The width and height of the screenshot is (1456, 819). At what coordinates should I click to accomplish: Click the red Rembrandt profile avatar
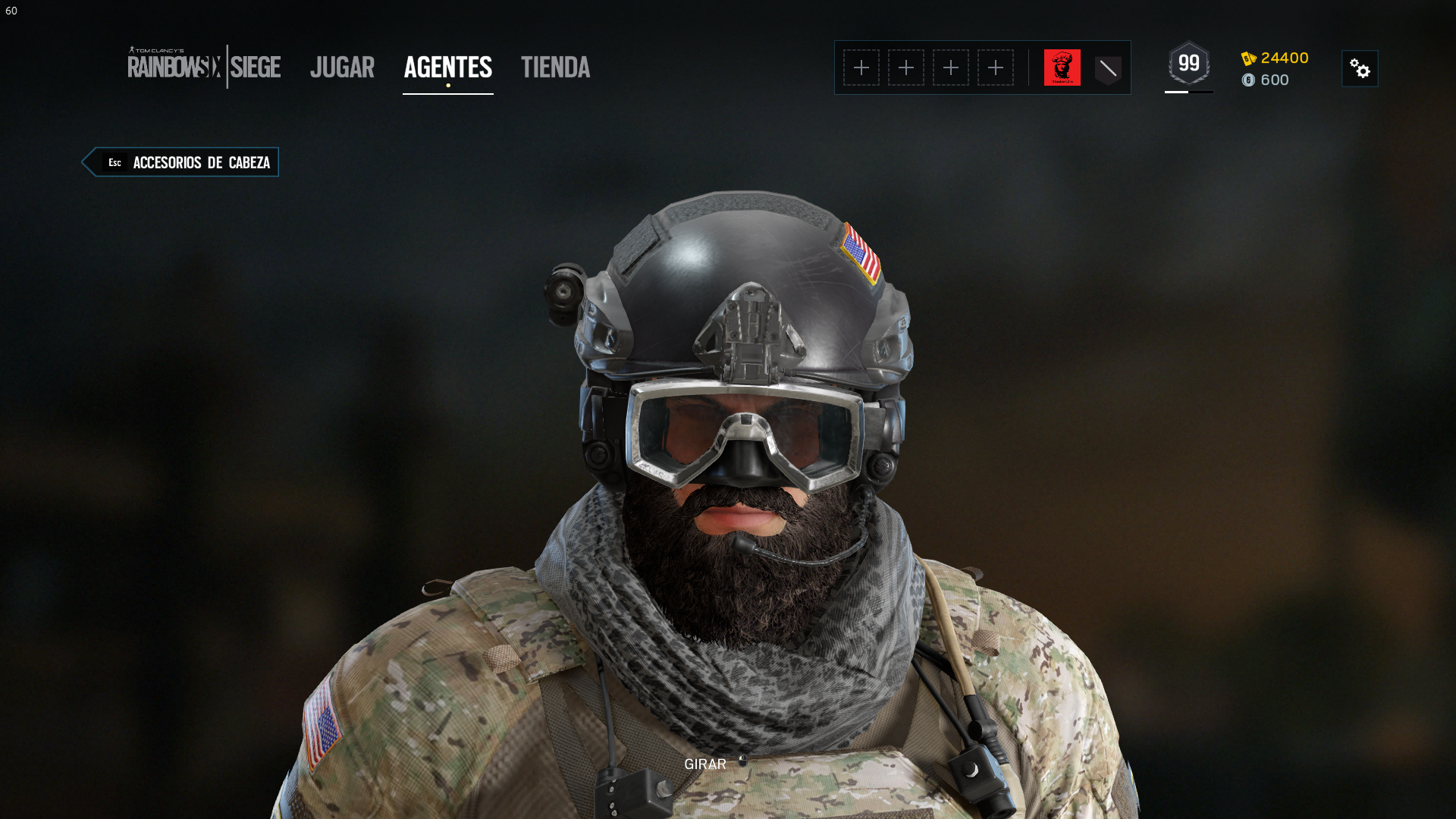point(1063,67)
